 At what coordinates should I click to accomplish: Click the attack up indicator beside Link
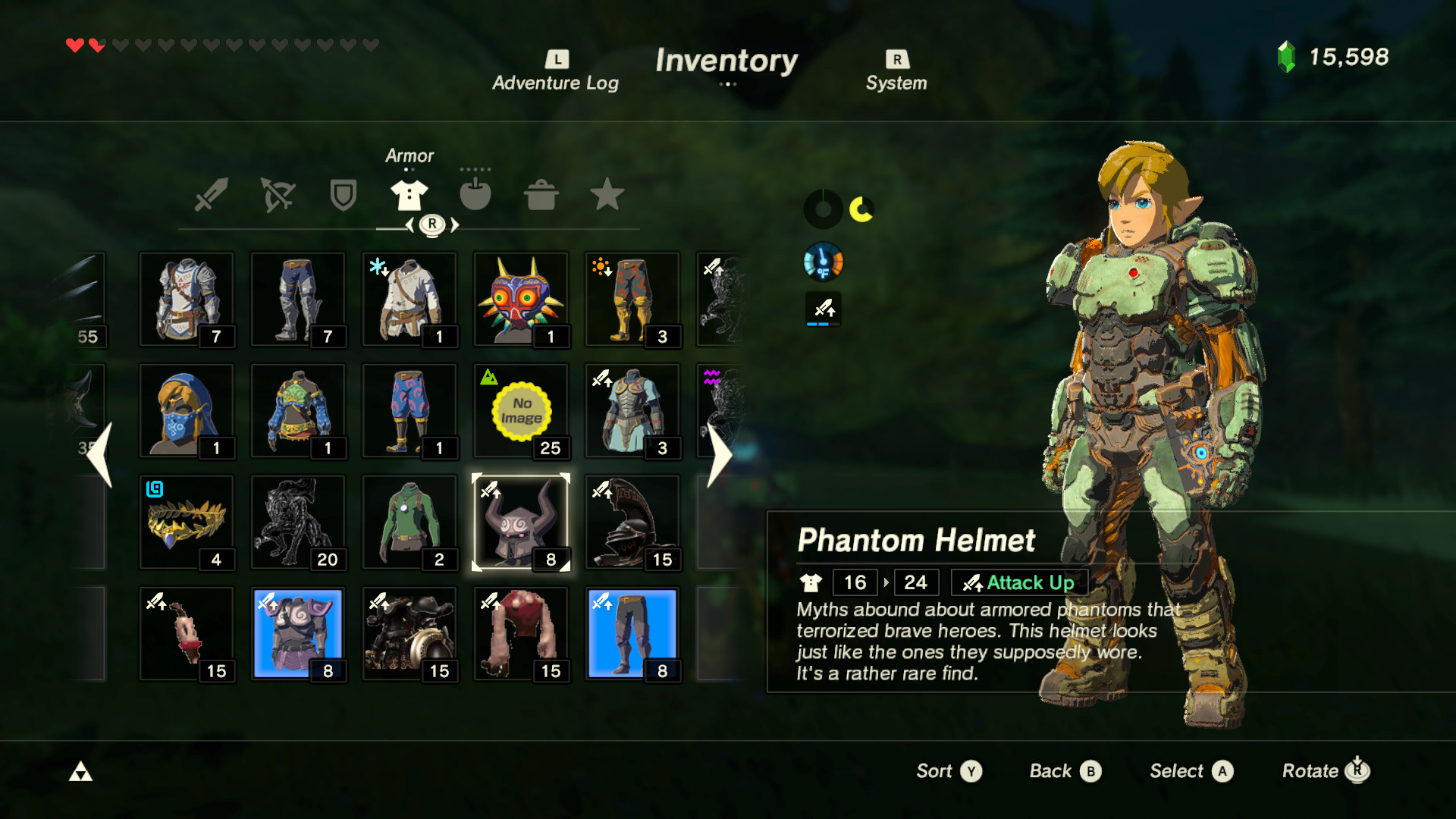(x=823, y=309)
